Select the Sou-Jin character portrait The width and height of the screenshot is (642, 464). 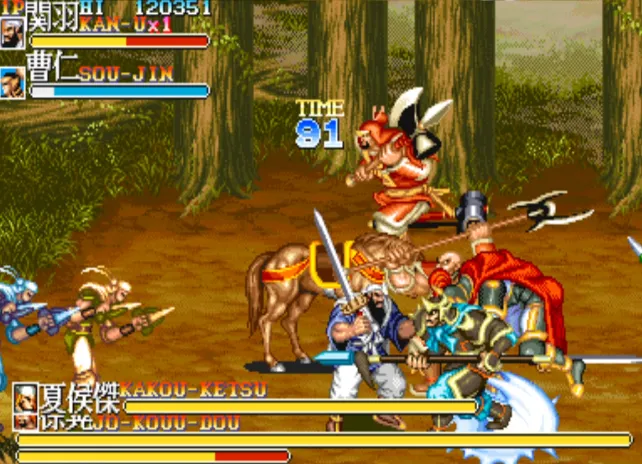(x=13, y=82)
